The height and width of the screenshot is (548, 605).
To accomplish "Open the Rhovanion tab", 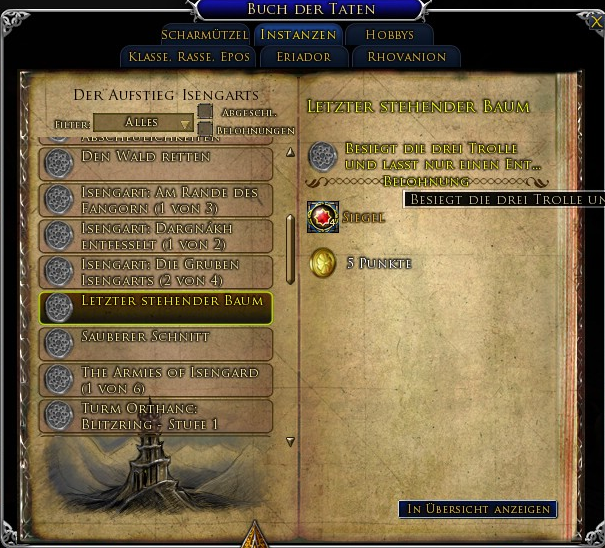I will point(406,57).
